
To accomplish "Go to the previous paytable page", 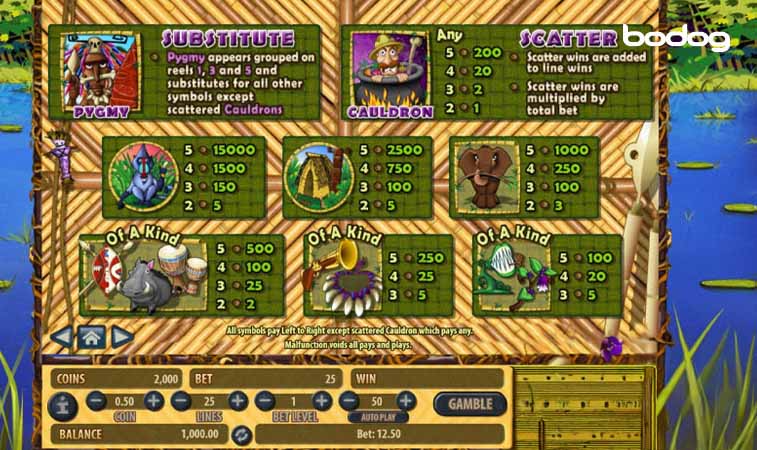I will 61,337.
